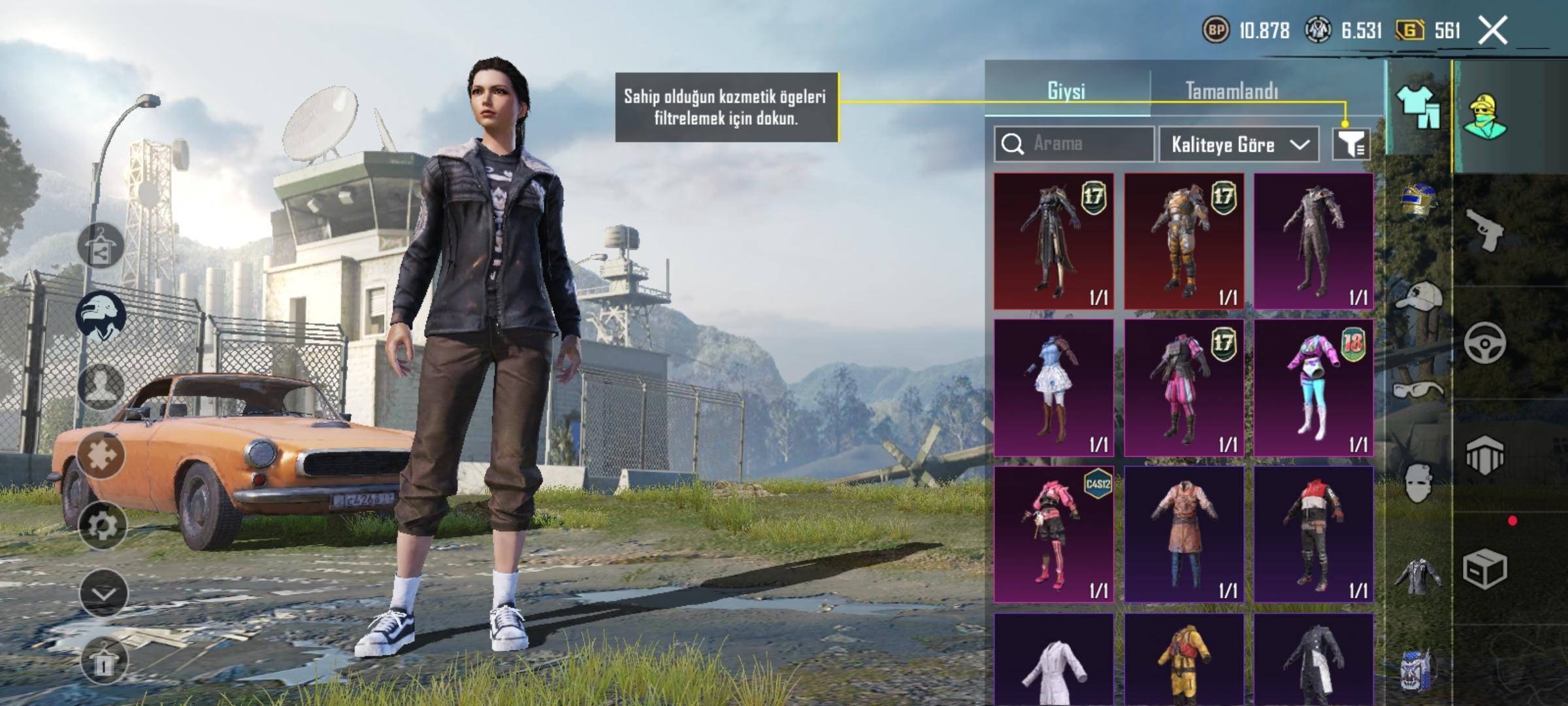This screenshot has width=1568, height=706.
Task: Click the share wardrobe hanger button
Action: point(101,246)
